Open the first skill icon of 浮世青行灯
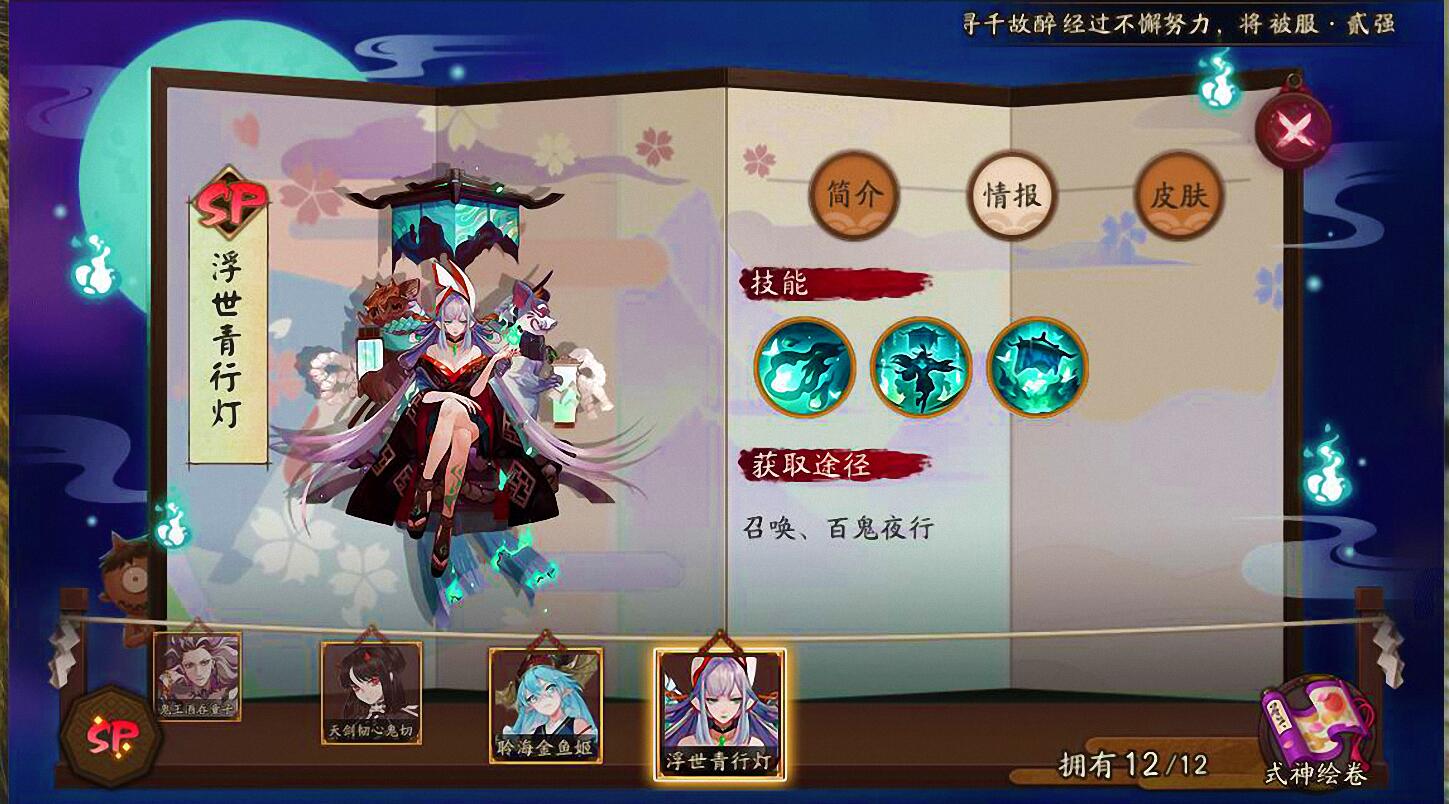The width and height of the screenshot is (1449, 804). pyautogui.click(x=802, y=367)
